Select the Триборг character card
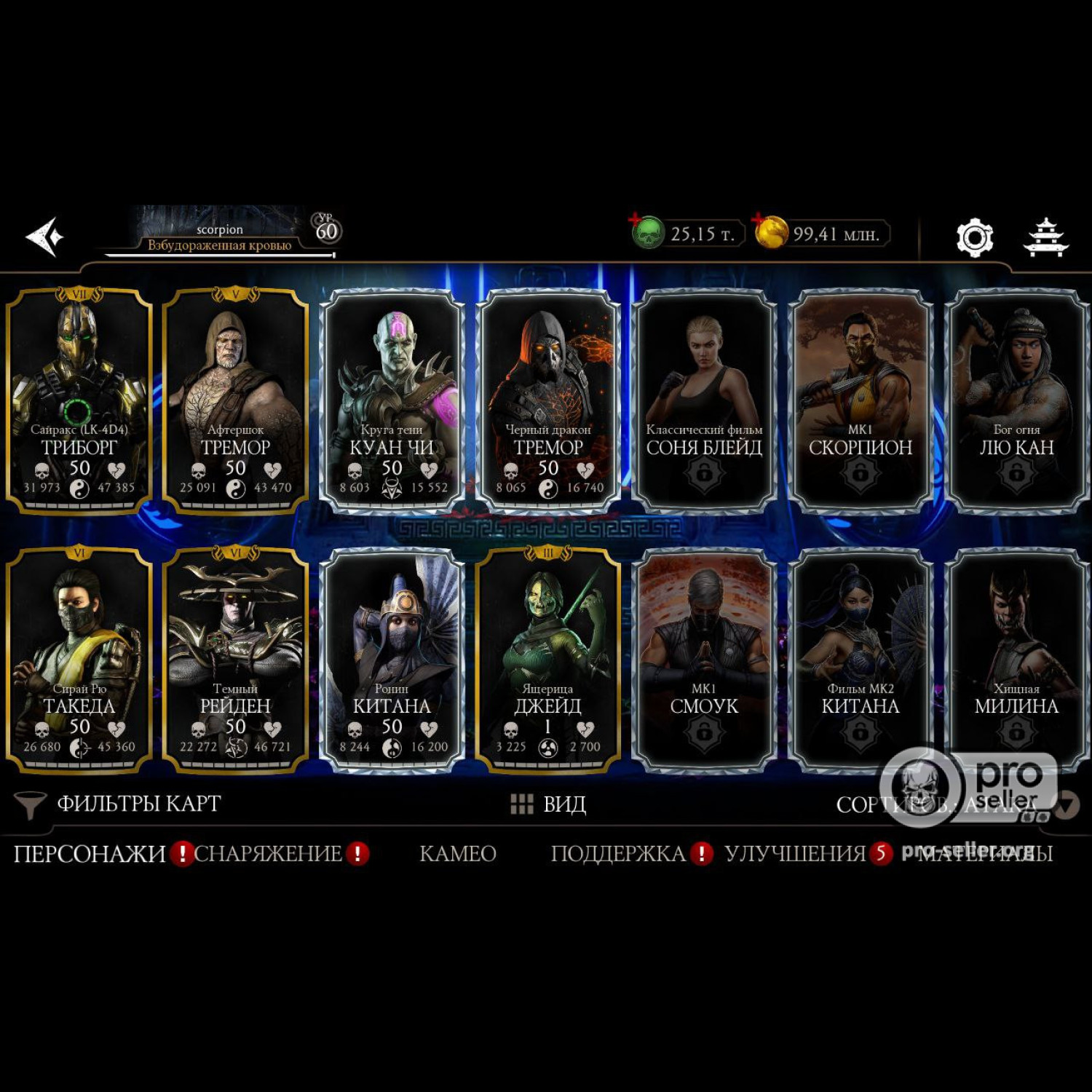Viewport: 1092px width, 1092px height. (79, 400)
